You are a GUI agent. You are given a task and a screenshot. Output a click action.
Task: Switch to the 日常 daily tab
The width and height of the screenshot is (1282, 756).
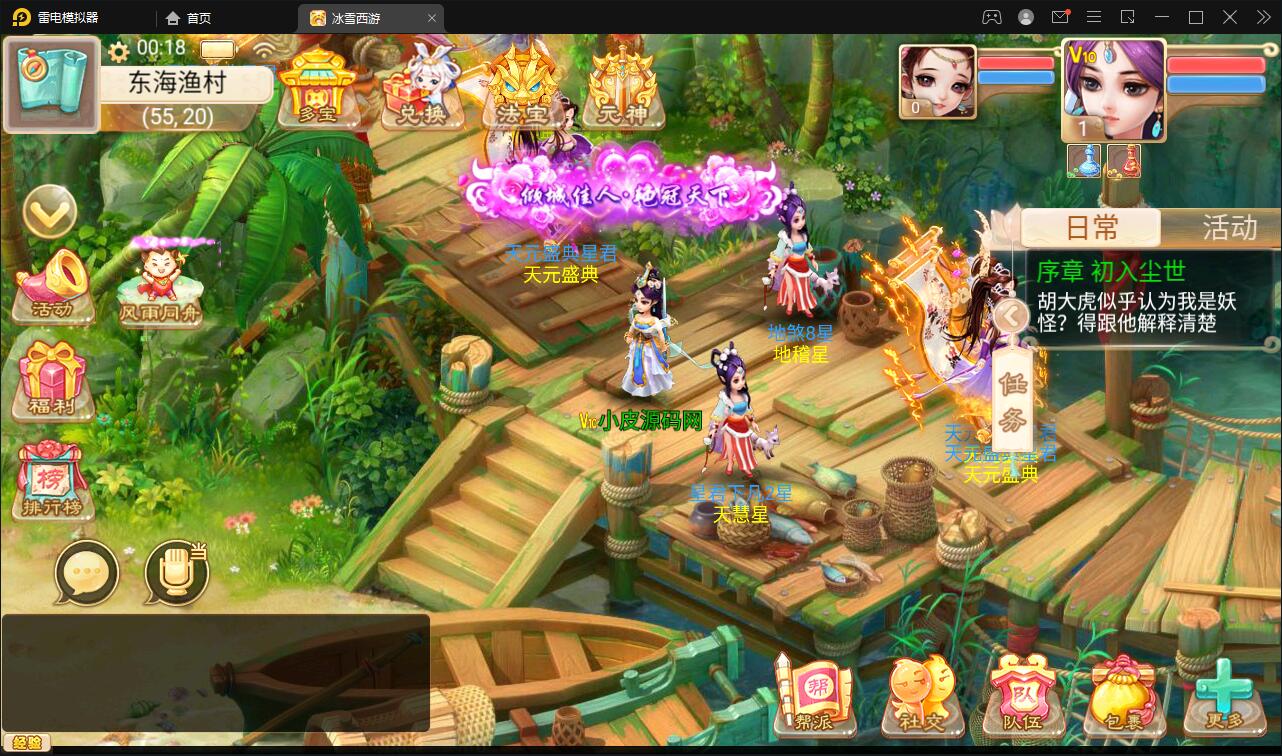click(x=1091, y=228)
